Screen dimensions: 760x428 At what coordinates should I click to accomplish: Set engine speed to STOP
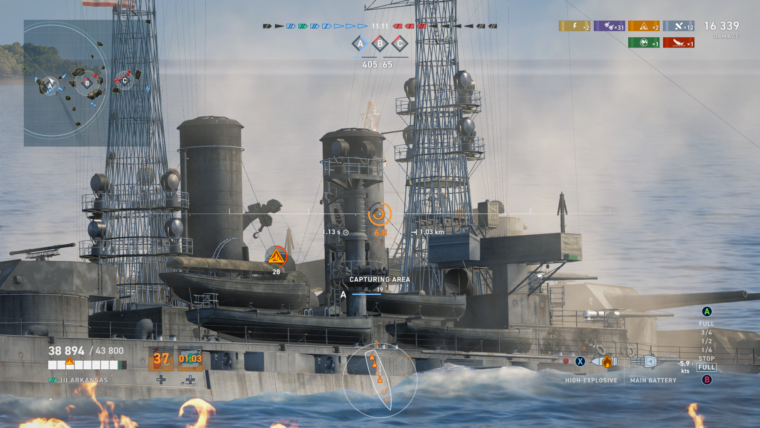pos(706,358)
